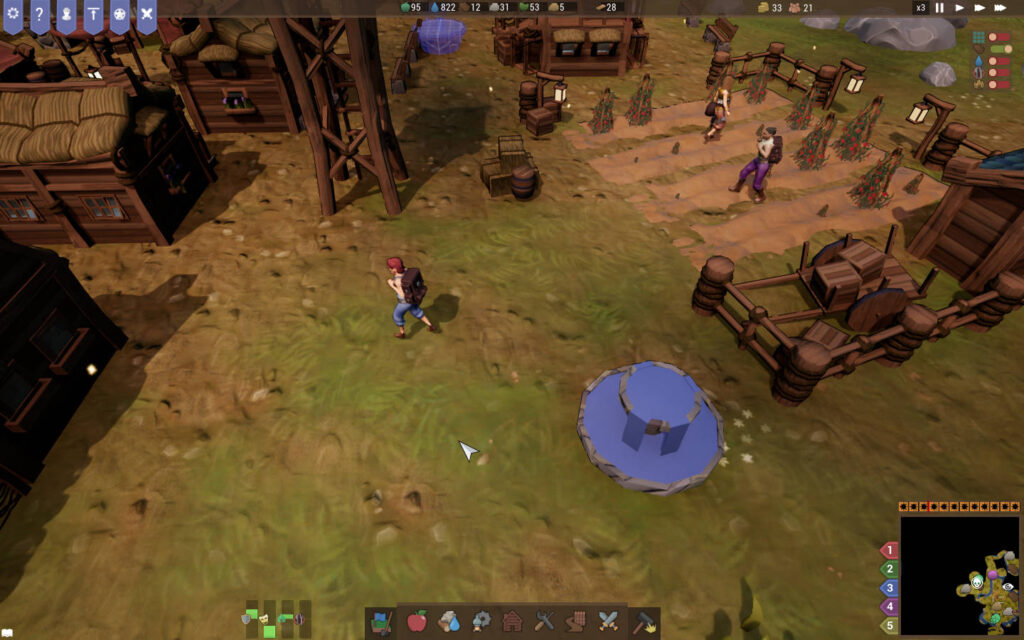Screen dimensions: 1024x640
Task: Open the red apple food category
Action: click(417, 622)
